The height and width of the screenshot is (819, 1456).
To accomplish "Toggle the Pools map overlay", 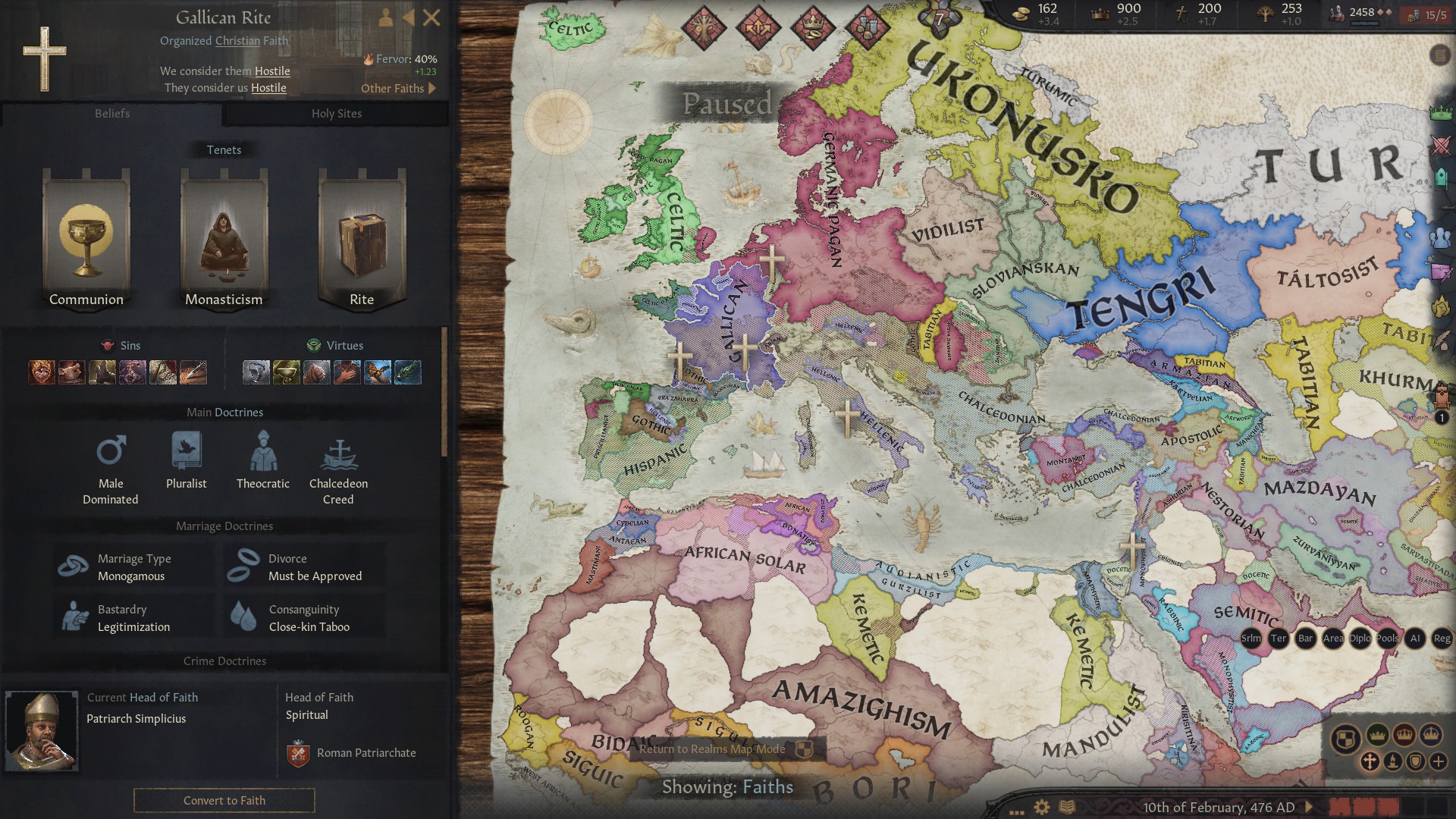I will tap(1389, 639).
